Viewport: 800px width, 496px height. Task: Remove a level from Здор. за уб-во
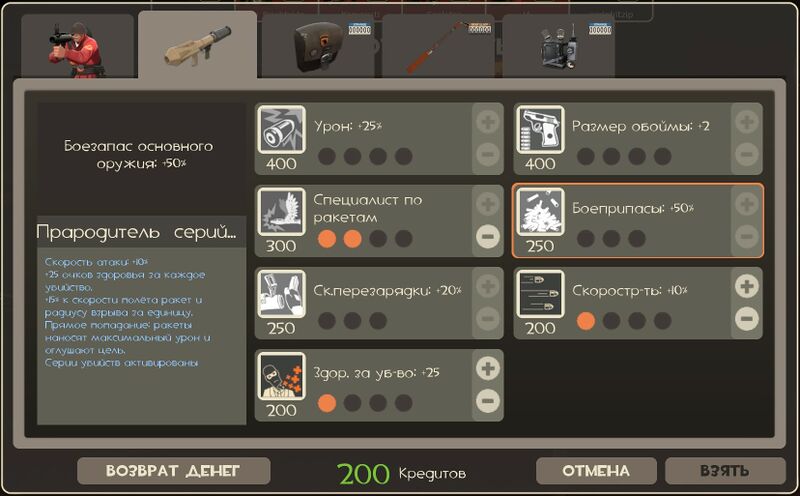pos(487,401)
